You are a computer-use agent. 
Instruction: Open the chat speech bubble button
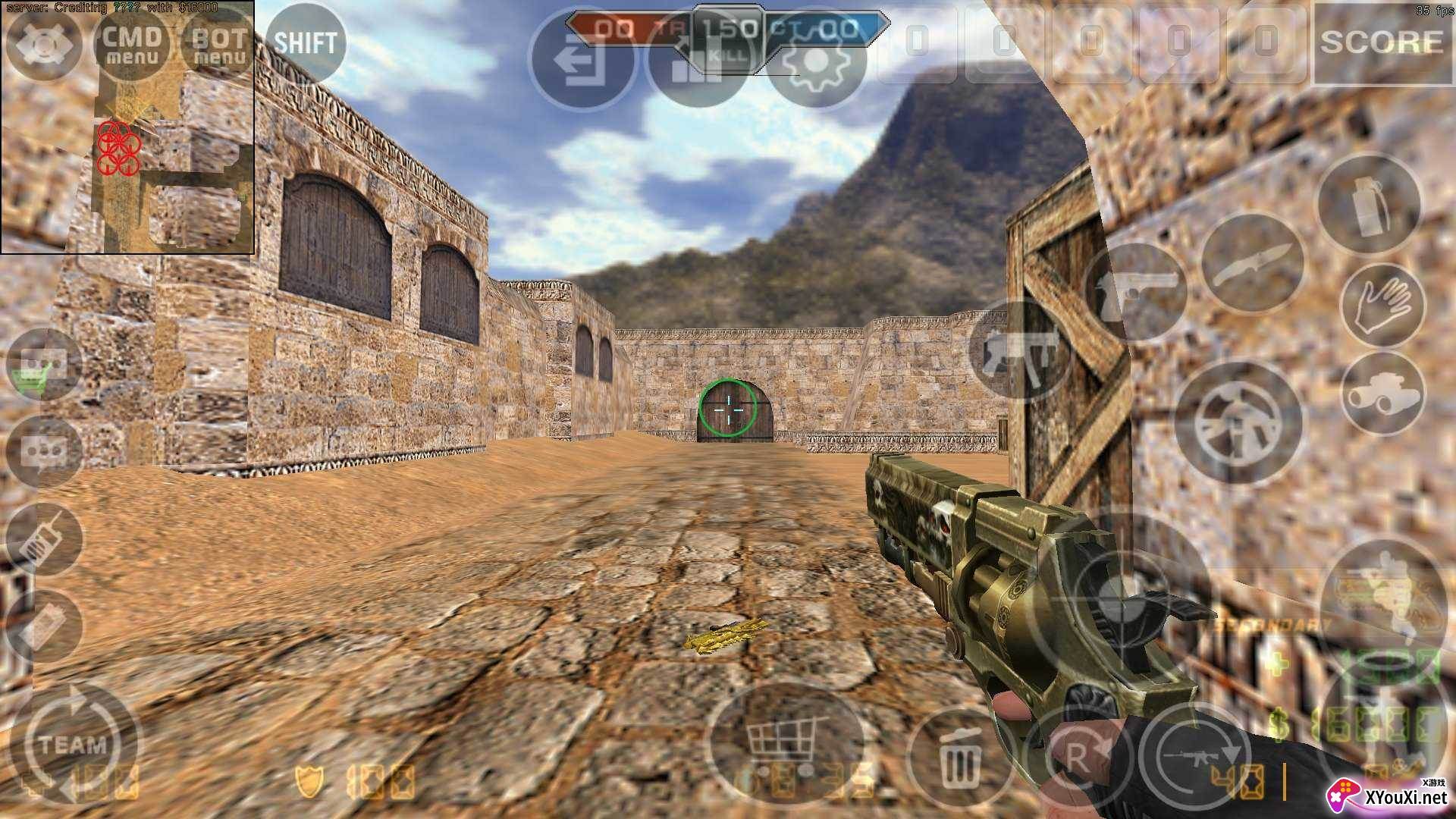[x=44, y=453]
